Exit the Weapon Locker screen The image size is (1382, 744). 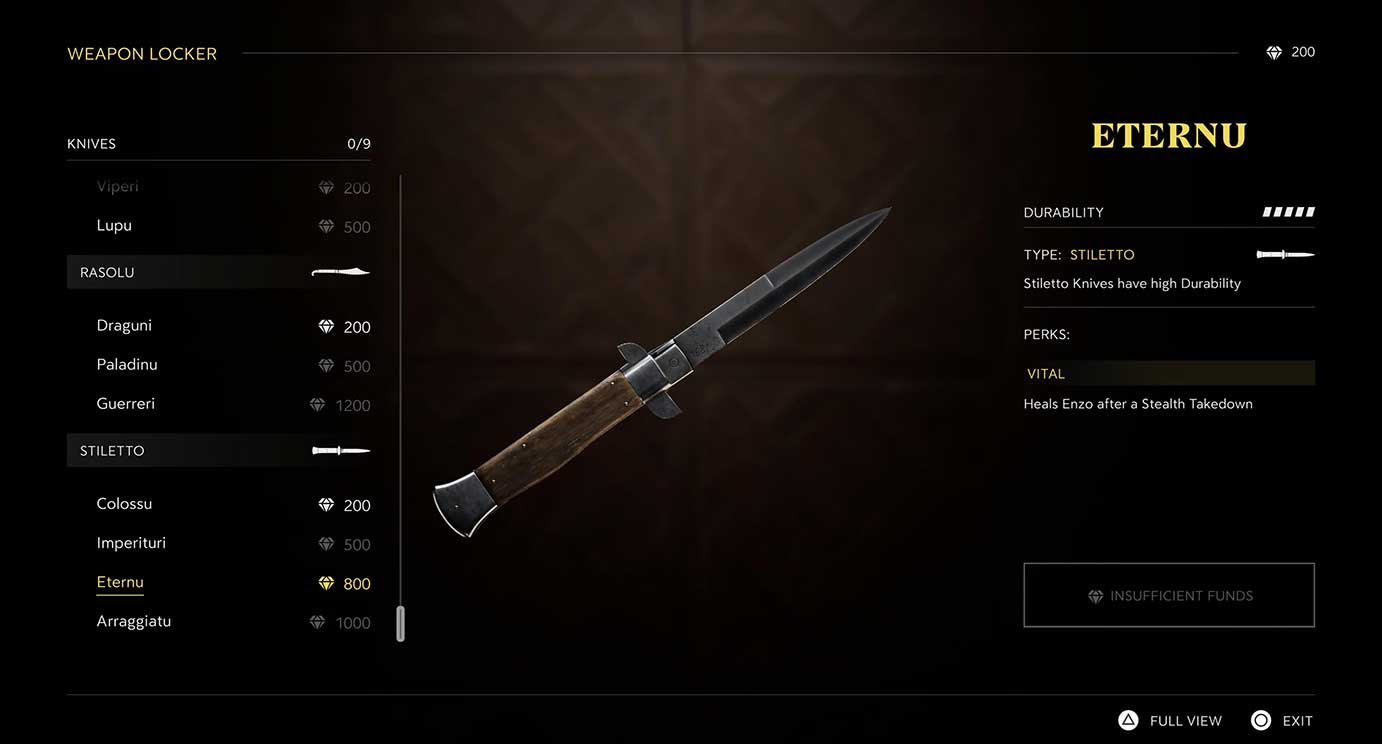coord(1282,721)
